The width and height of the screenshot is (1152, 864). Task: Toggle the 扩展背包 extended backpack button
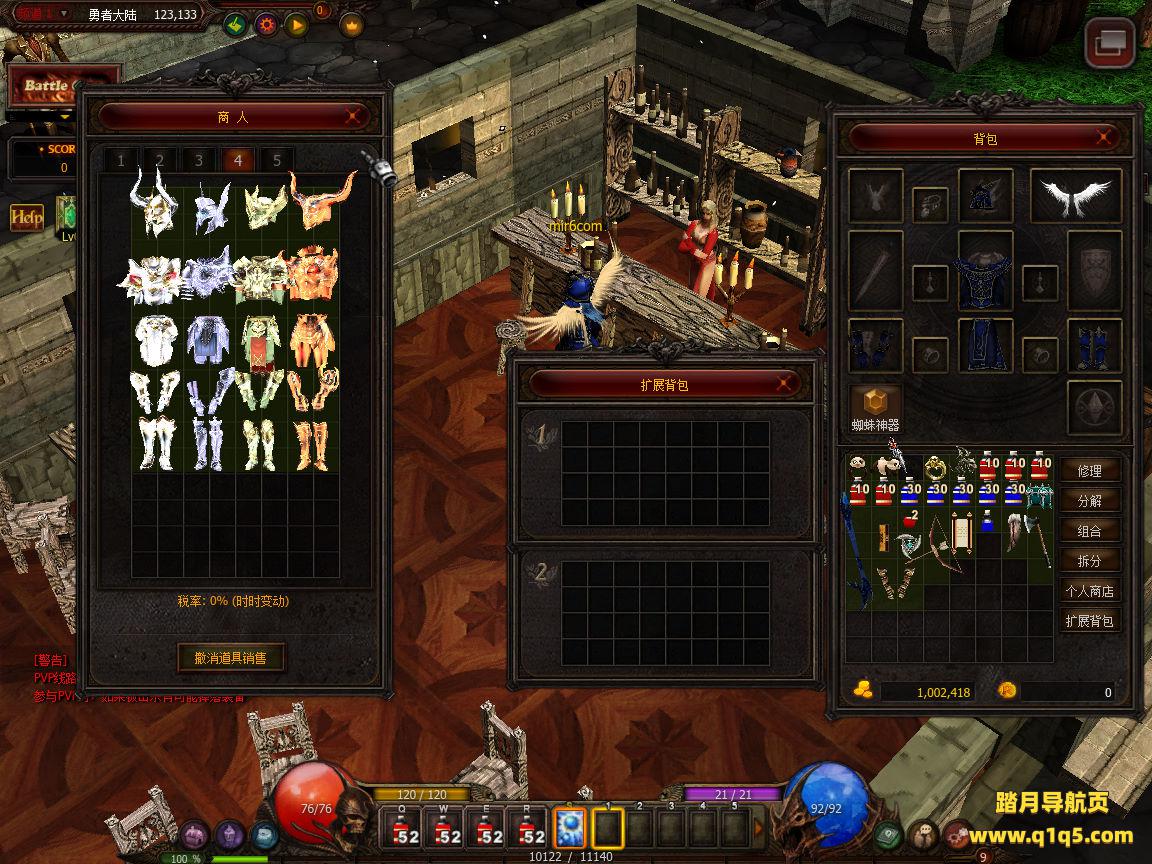[1089, 621]
